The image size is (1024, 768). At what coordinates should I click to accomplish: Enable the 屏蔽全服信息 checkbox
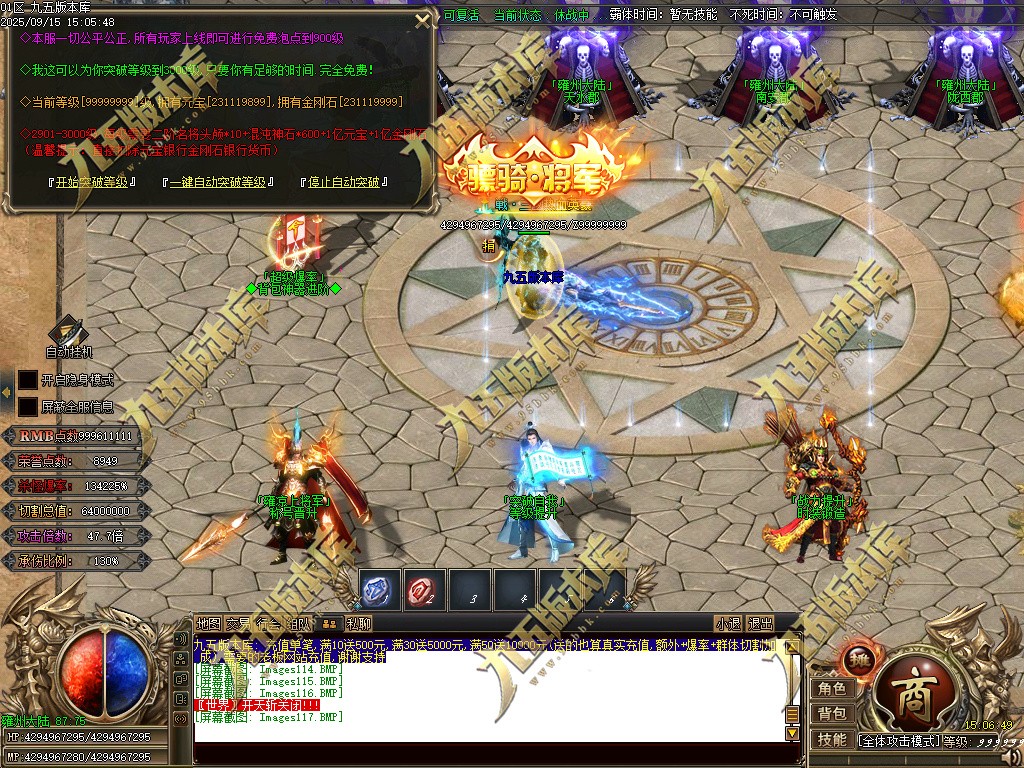(x=28, y=407)
